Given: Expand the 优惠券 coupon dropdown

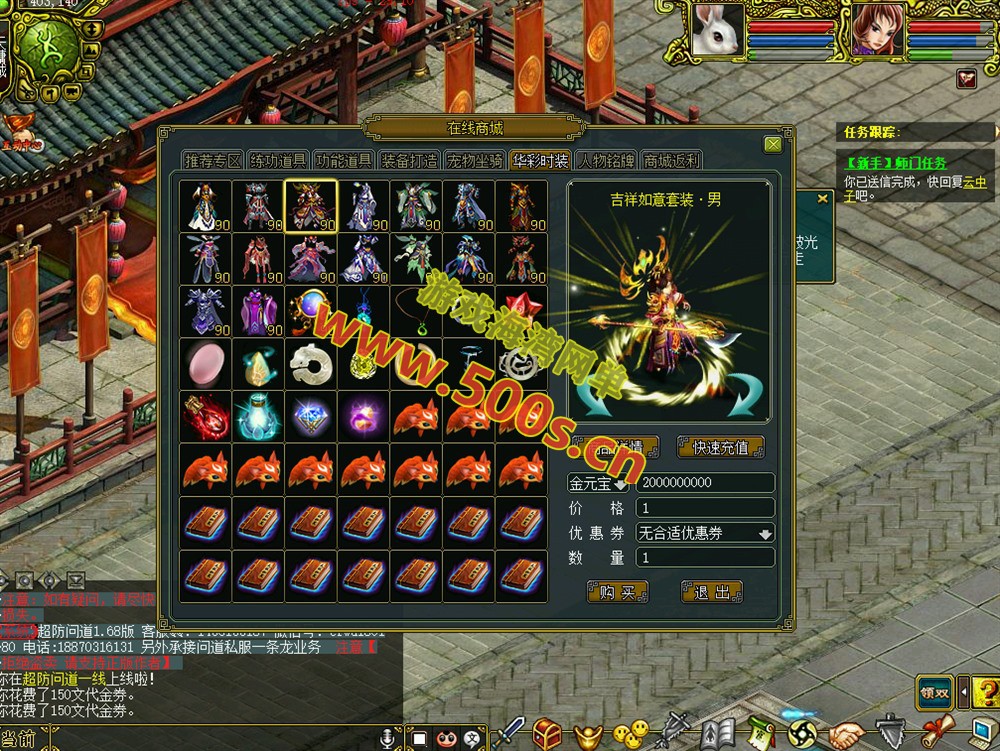Looking at the screenshot, I should point(765,534).
